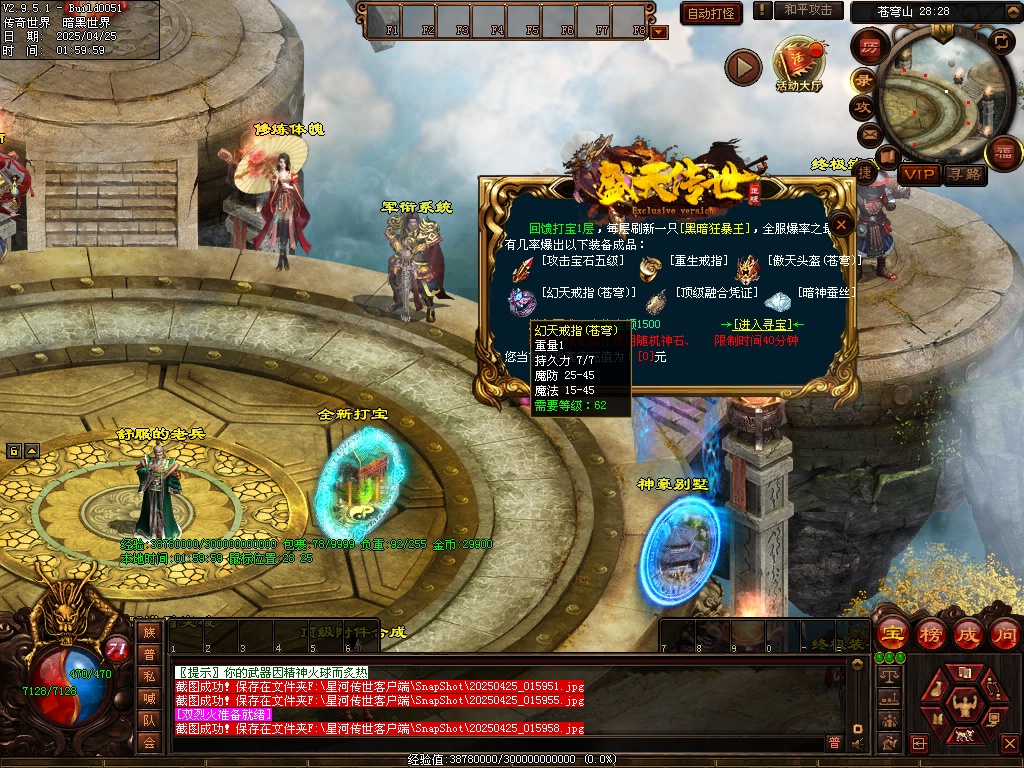
Task: Close the treasure hunt dialog
Action: tap(842, 225)
